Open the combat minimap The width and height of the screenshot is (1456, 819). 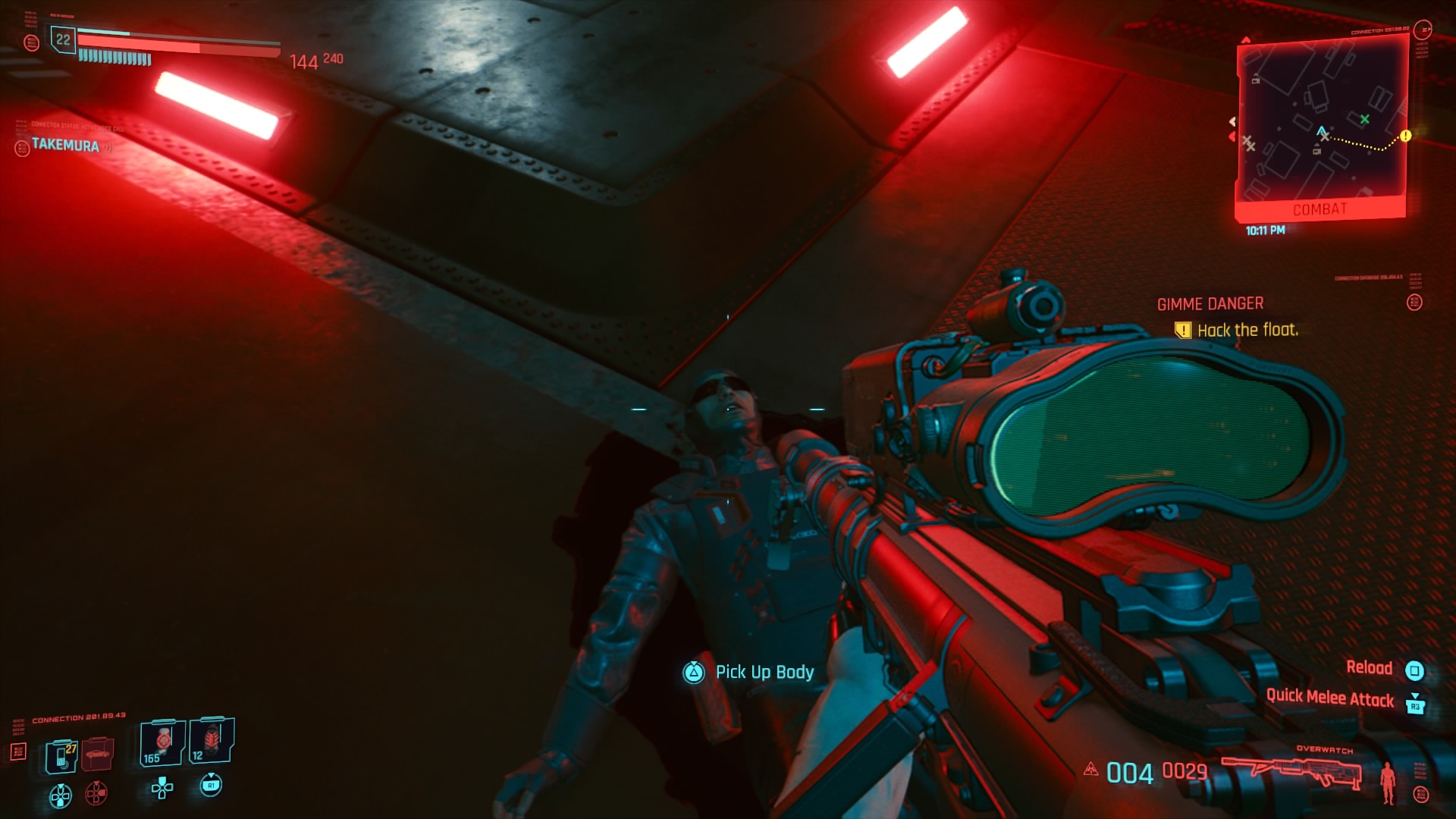pyautogui.click(x=1321, y=125)
